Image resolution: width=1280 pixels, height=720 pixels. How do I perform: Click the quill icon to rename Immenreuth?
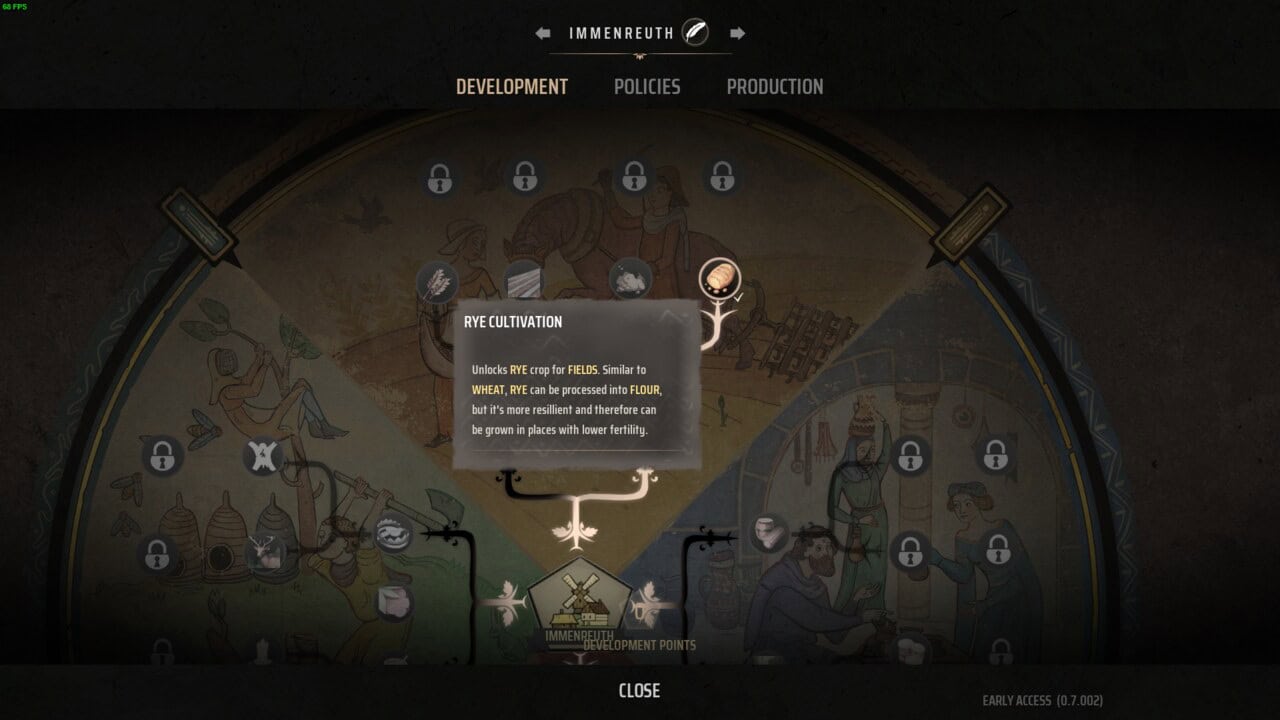tap(695, 33)
